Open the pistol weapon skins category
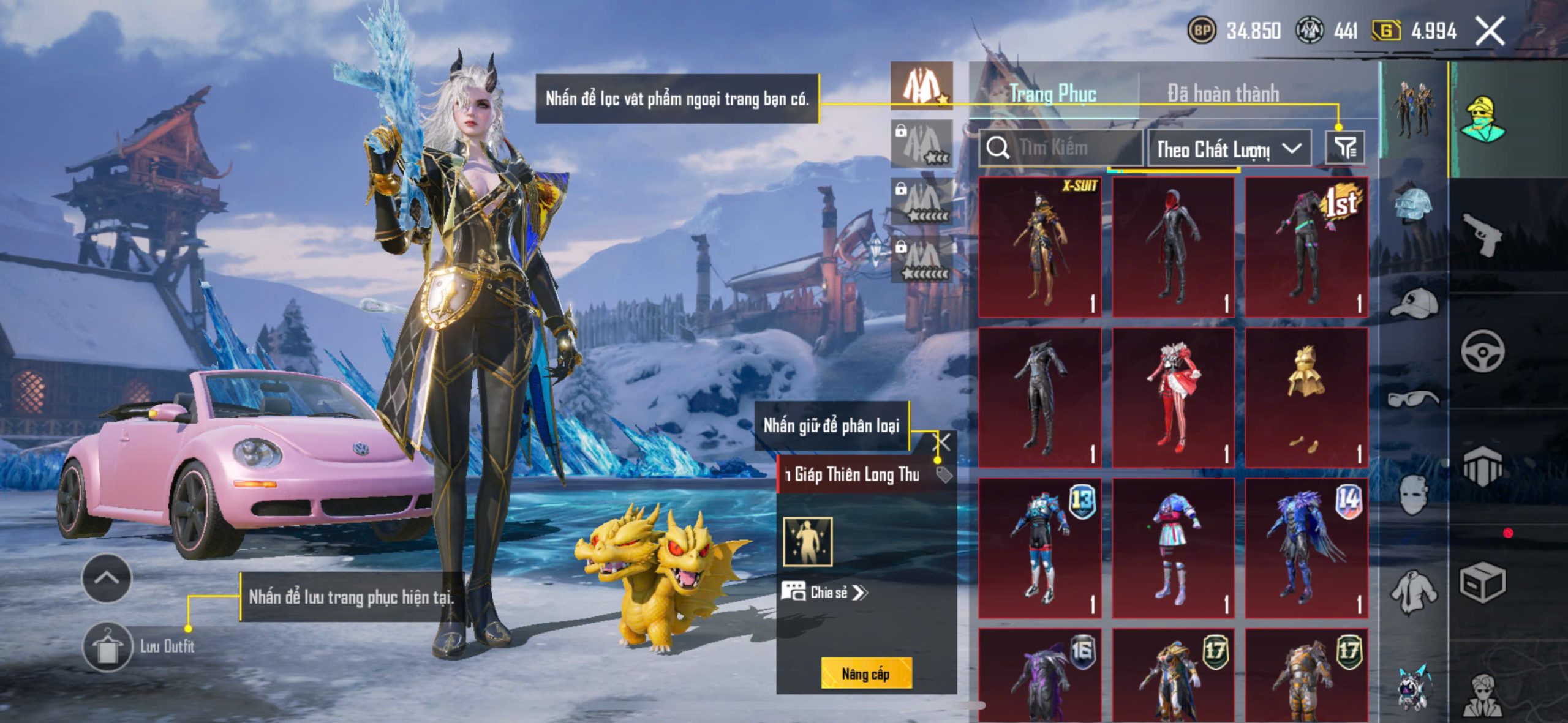 [1482, 233]
